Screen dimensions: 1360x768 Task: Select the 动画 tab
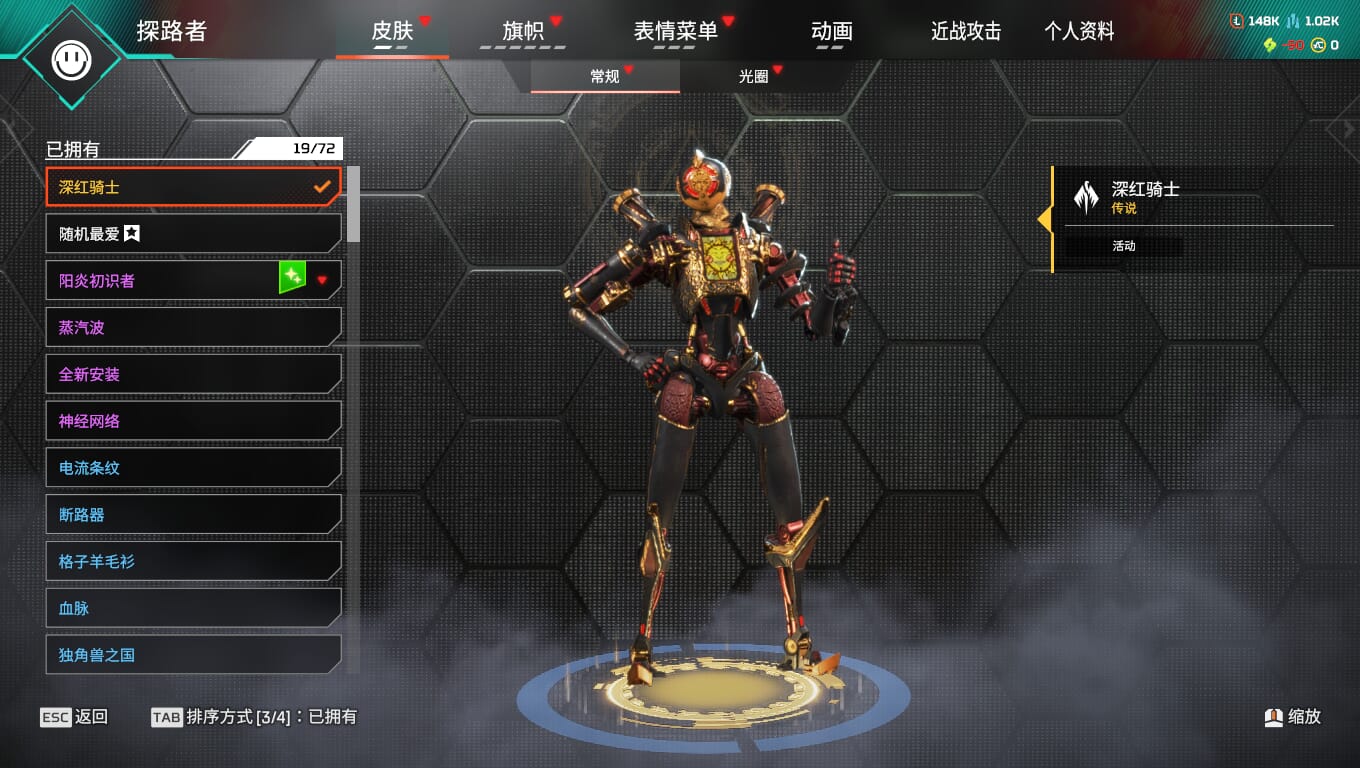coord(831,31)
